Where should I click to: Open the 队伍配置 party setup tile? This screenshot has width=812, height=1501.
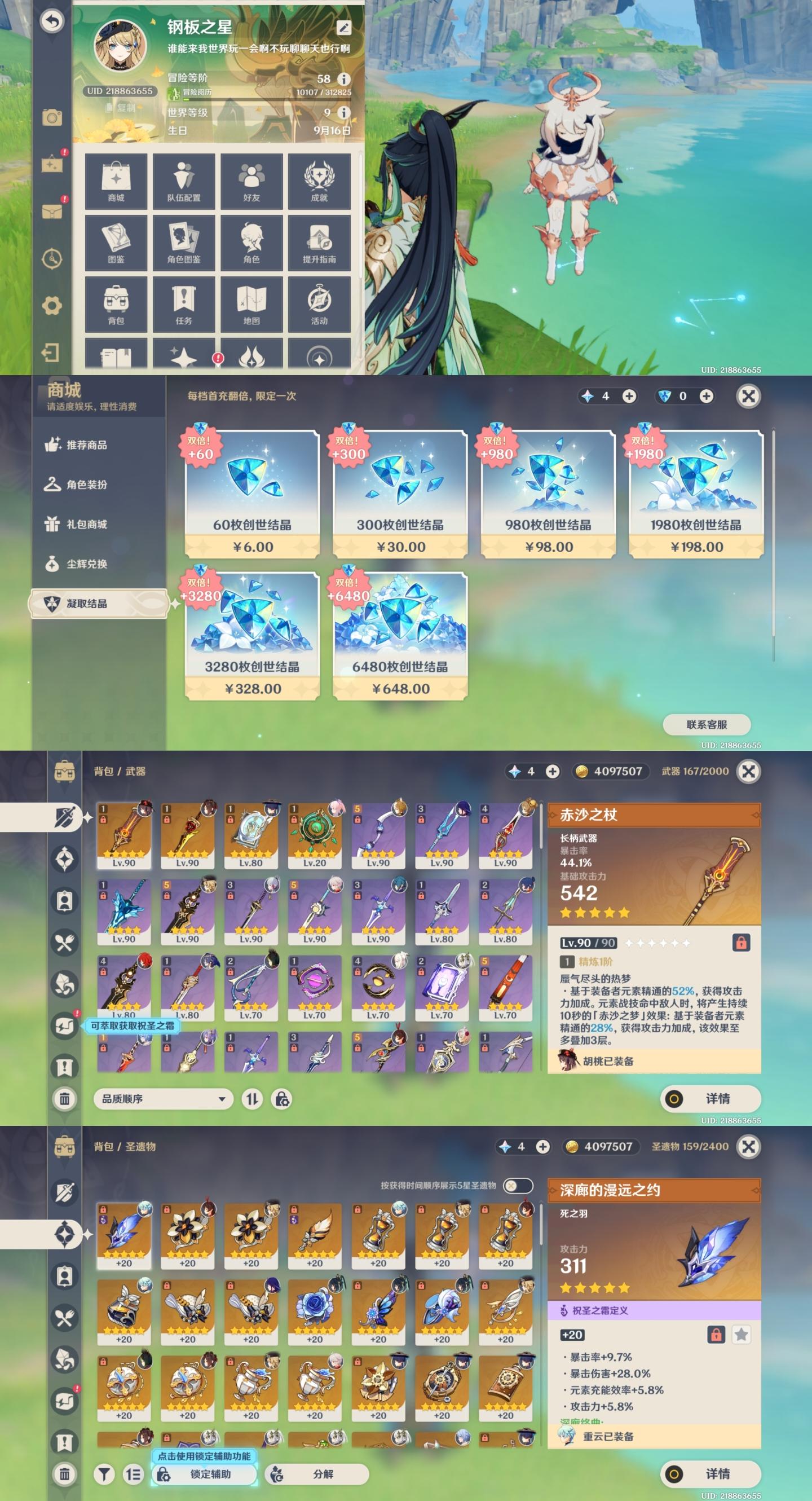[x=183, y=182]
